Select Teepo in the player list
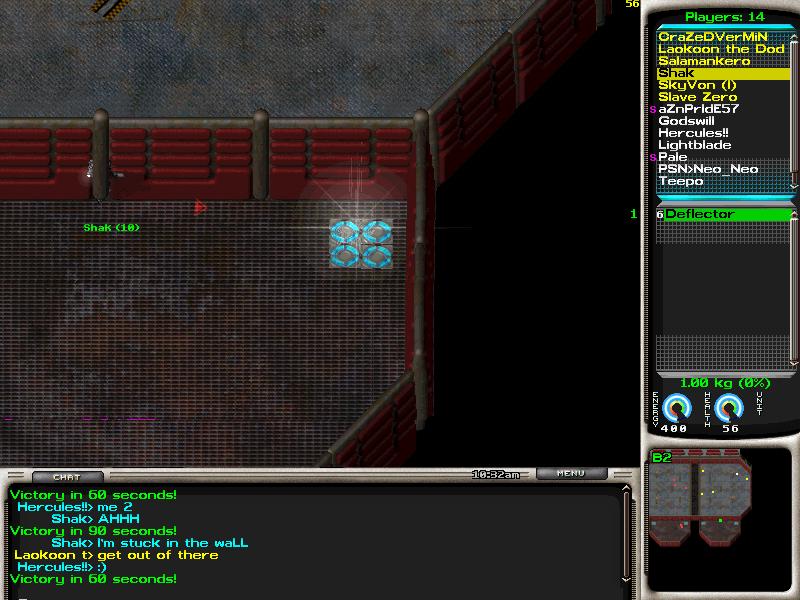This screenshot has width=800, height=600. pyautogui.click(x=680, y=181)
